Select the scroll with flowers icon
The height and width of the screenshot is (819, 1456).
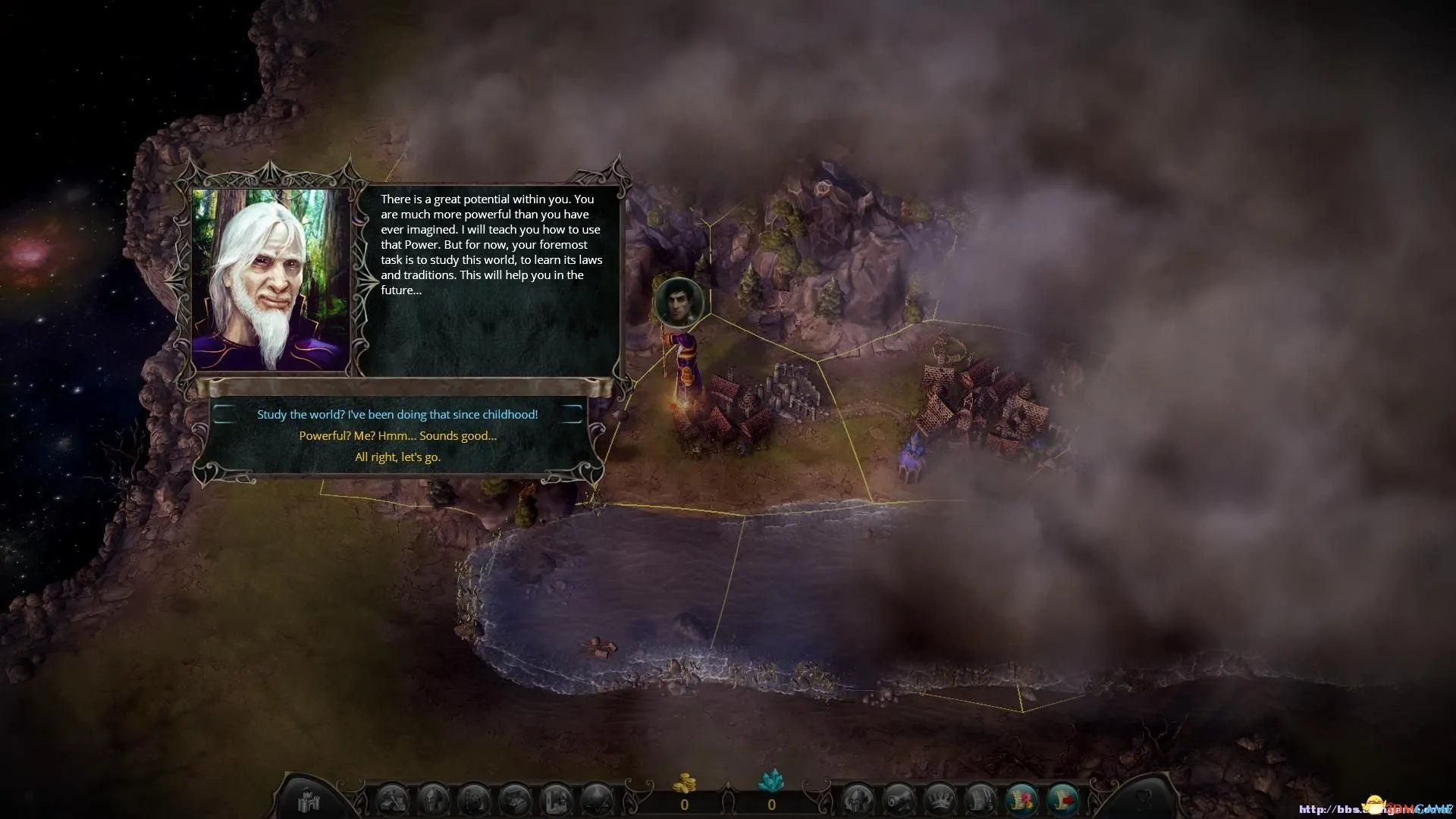1021,801
